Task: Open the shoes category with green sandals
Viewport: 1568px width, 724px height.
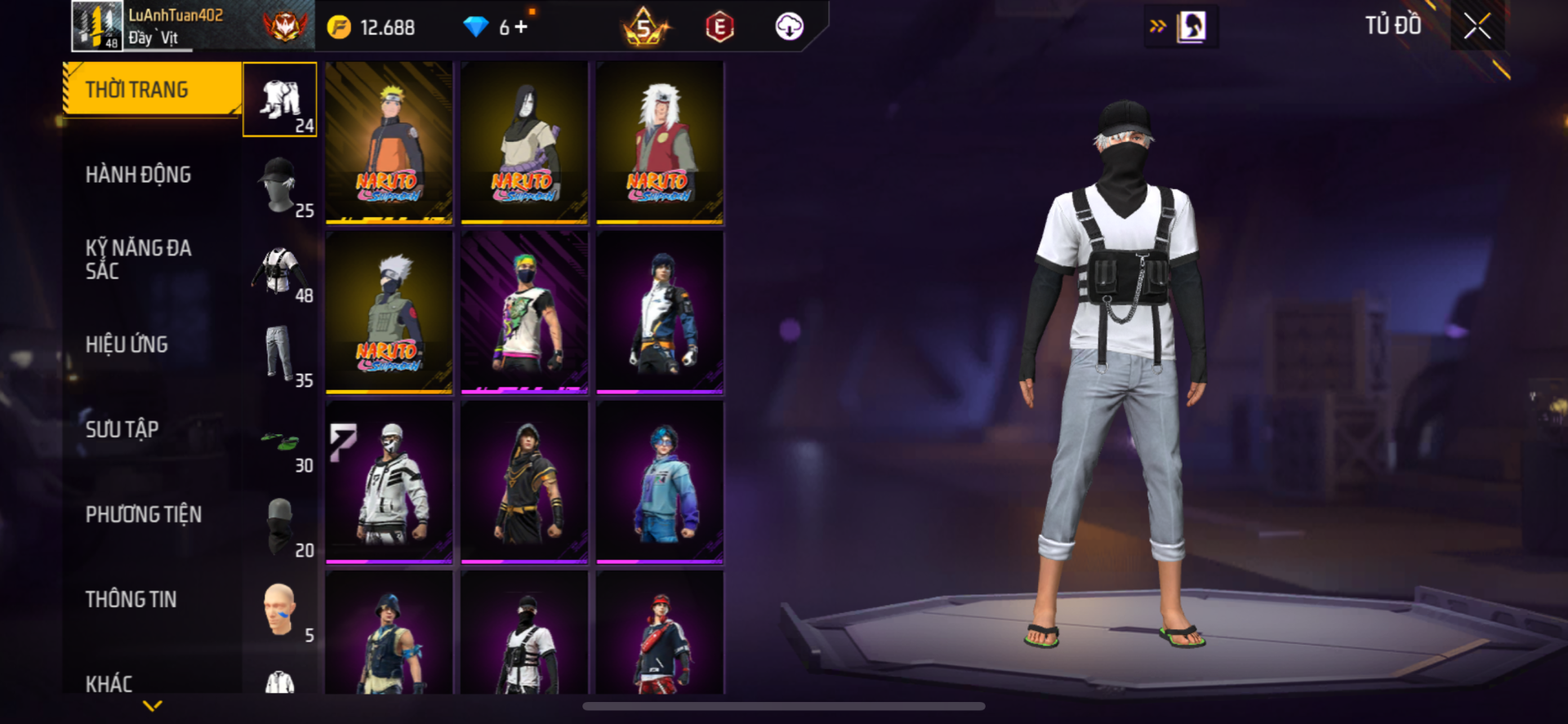Action: (x=280, y=442)
